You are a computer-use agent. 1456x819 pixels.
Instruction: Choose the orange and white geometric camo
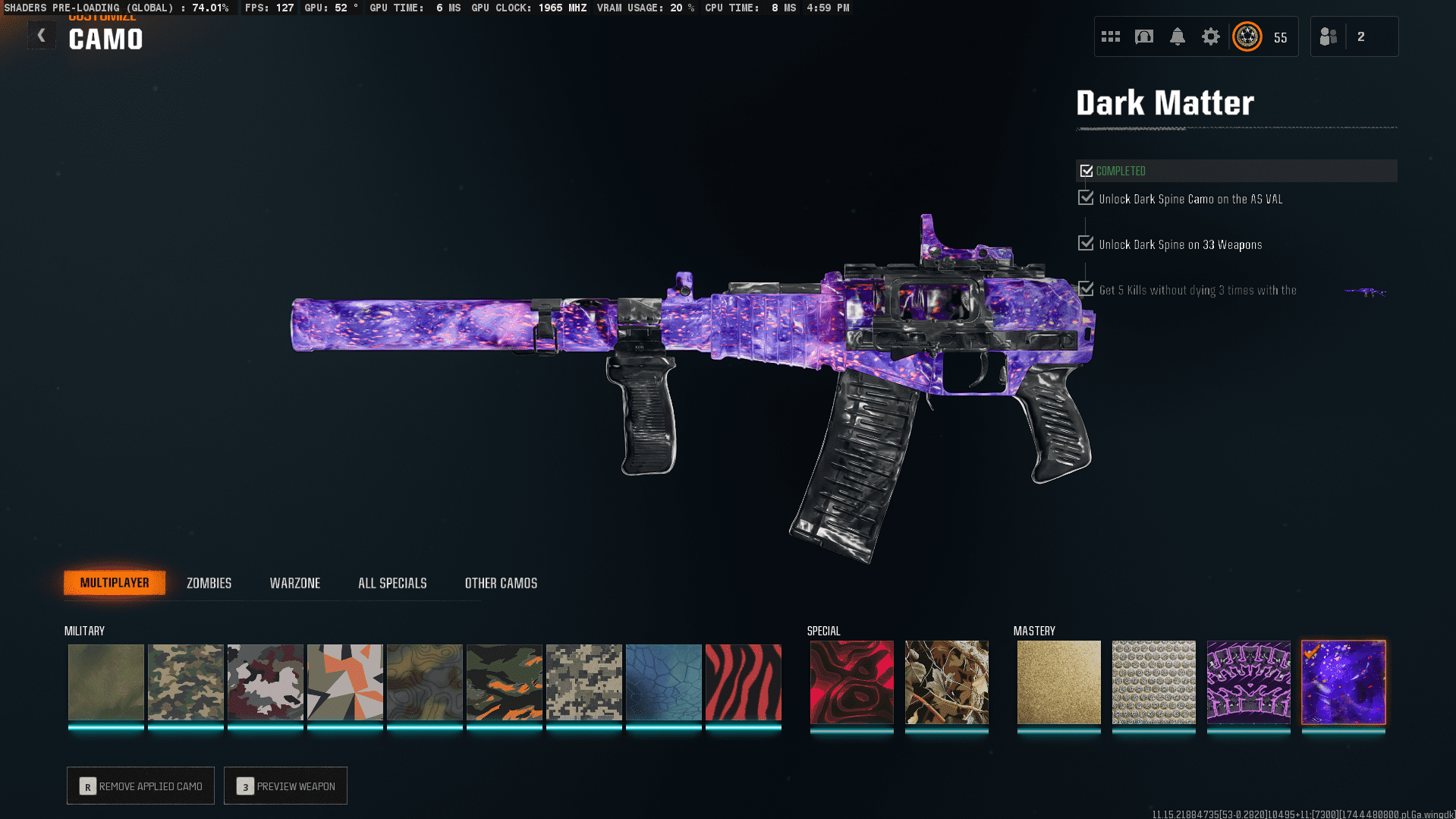pos(344,682)
